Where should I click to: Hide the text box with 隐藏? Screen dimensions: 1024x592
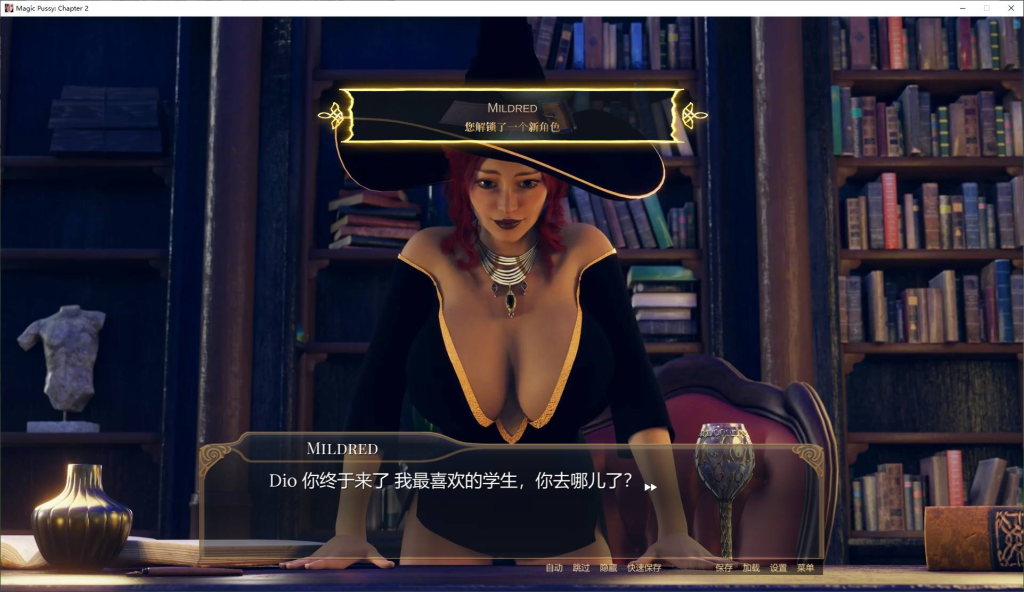(x=608, y=568)
